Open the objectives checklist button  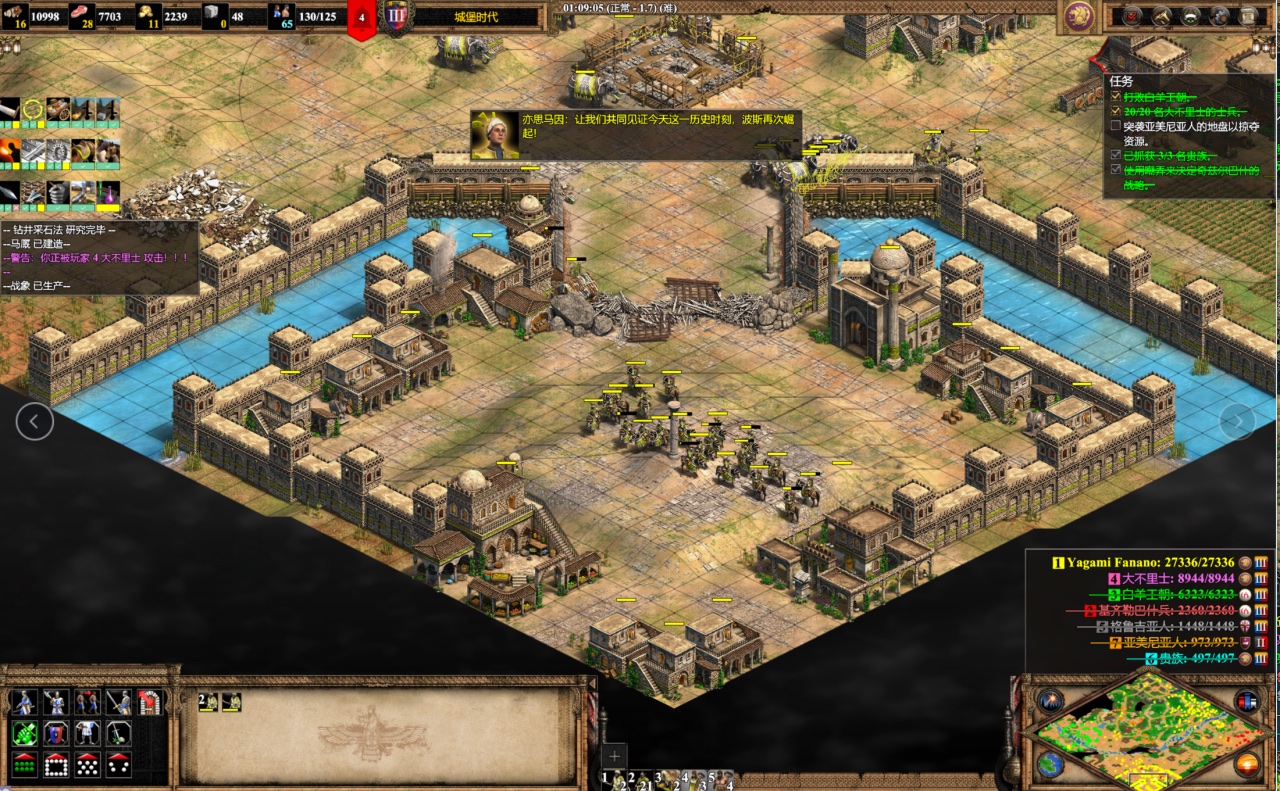tap(1131, 15)
